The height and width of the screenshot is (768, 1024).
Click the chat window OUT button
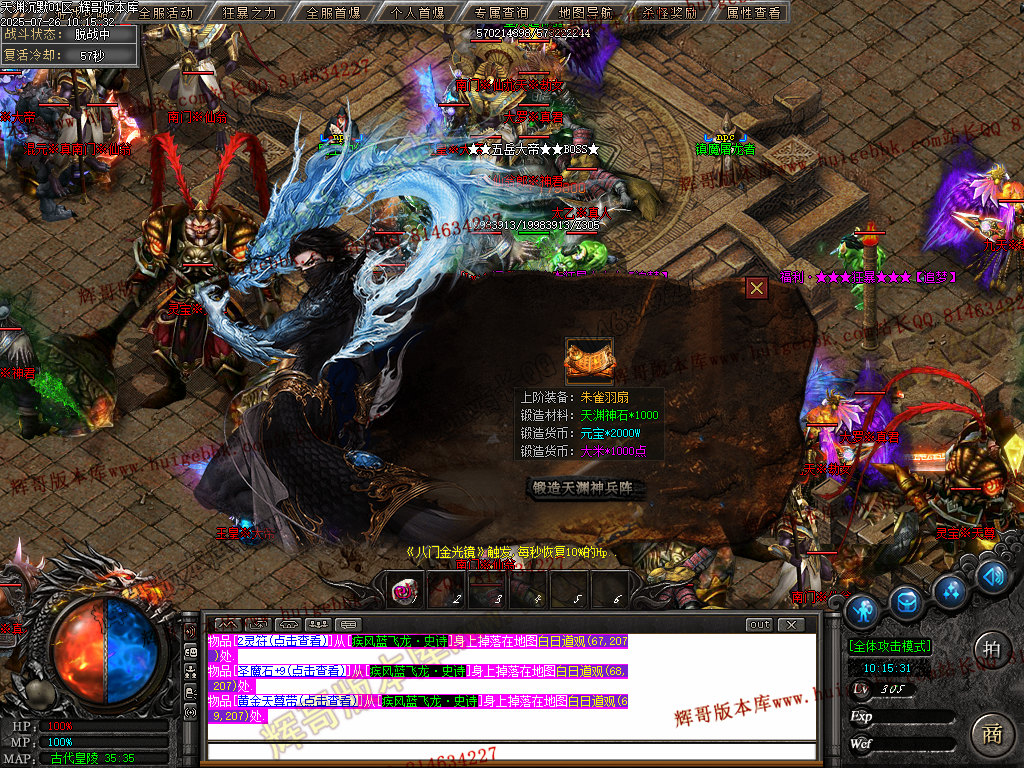(x=760, y=625)
